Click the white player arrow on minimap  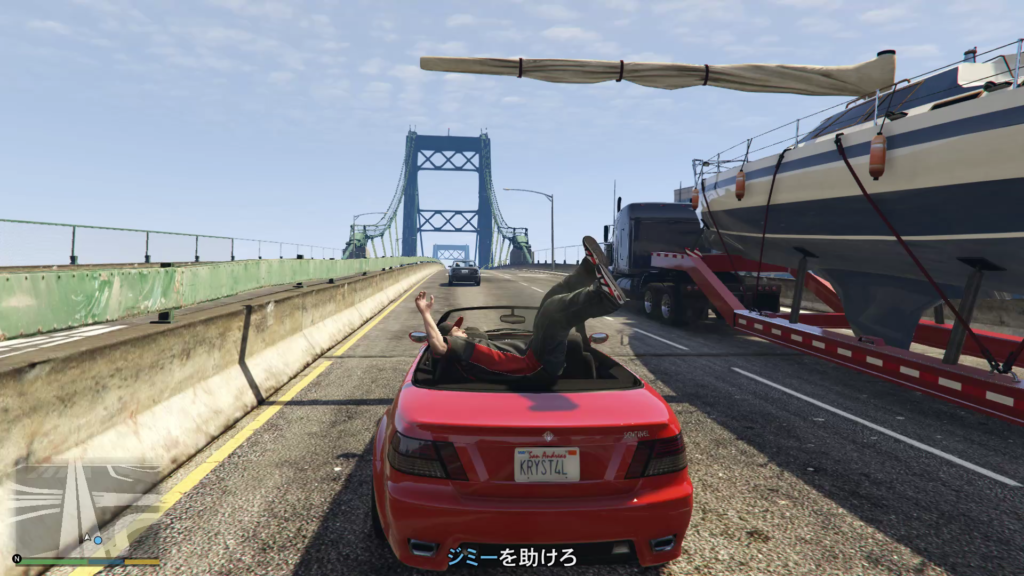coord(86,539)
